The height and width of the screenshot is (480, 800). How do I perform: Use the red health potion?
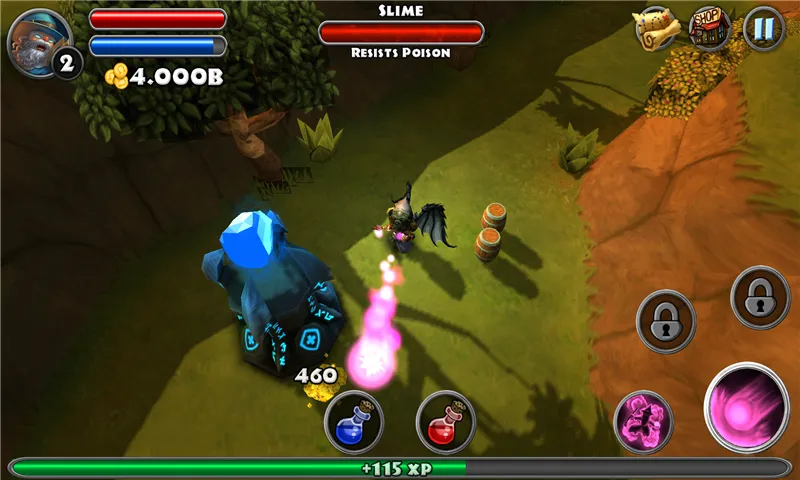tap(445, 421)
